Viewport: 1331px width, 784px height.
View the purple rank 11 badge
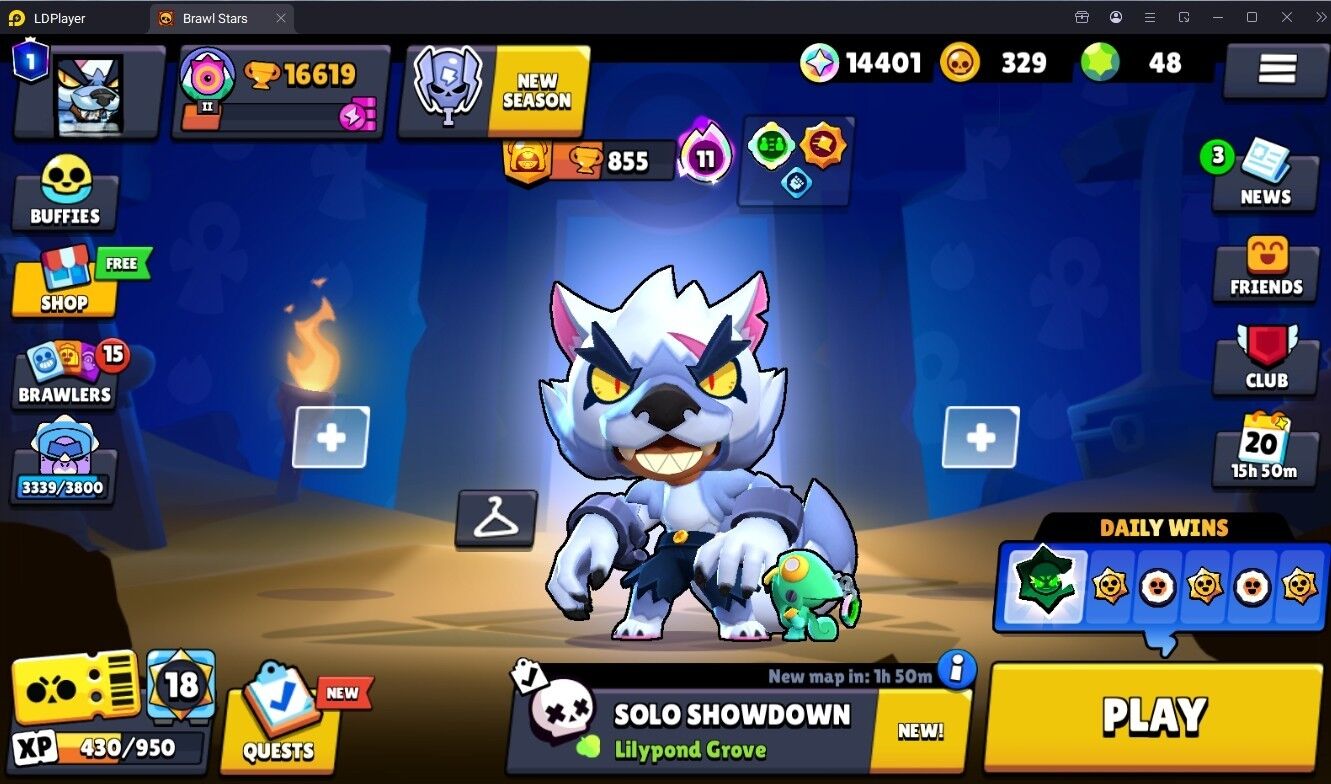point(703,157)
